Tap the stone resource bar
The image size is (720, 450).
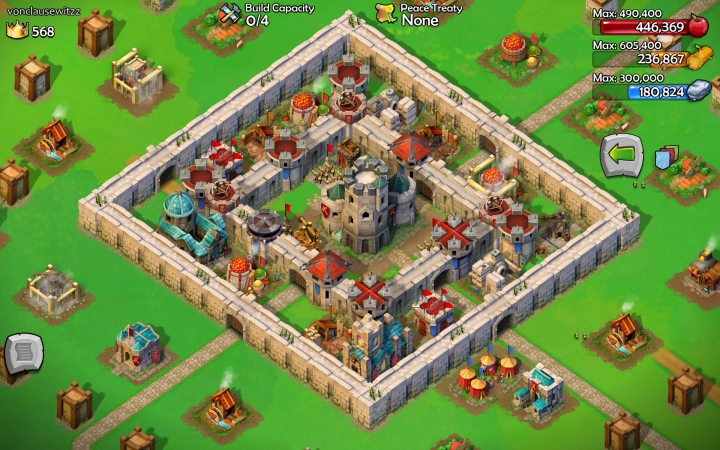coord(650,91)
